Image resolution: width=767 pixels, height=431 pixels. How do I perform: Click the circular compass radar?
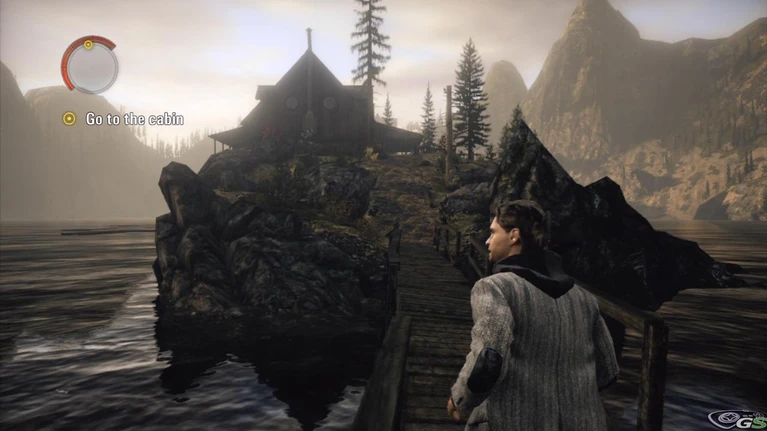90,65
